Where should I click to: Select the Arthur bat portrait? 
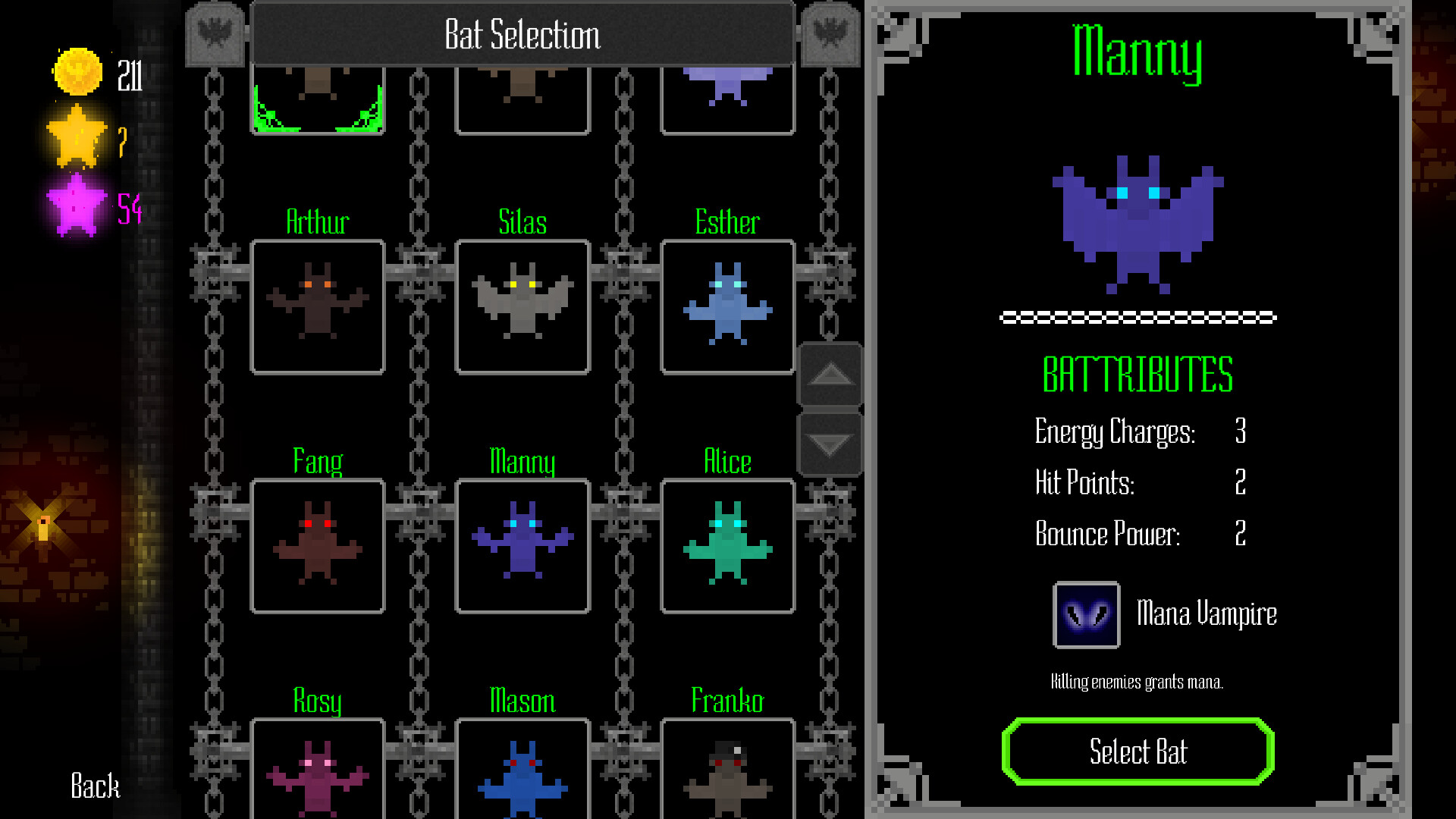pos(317,306)
